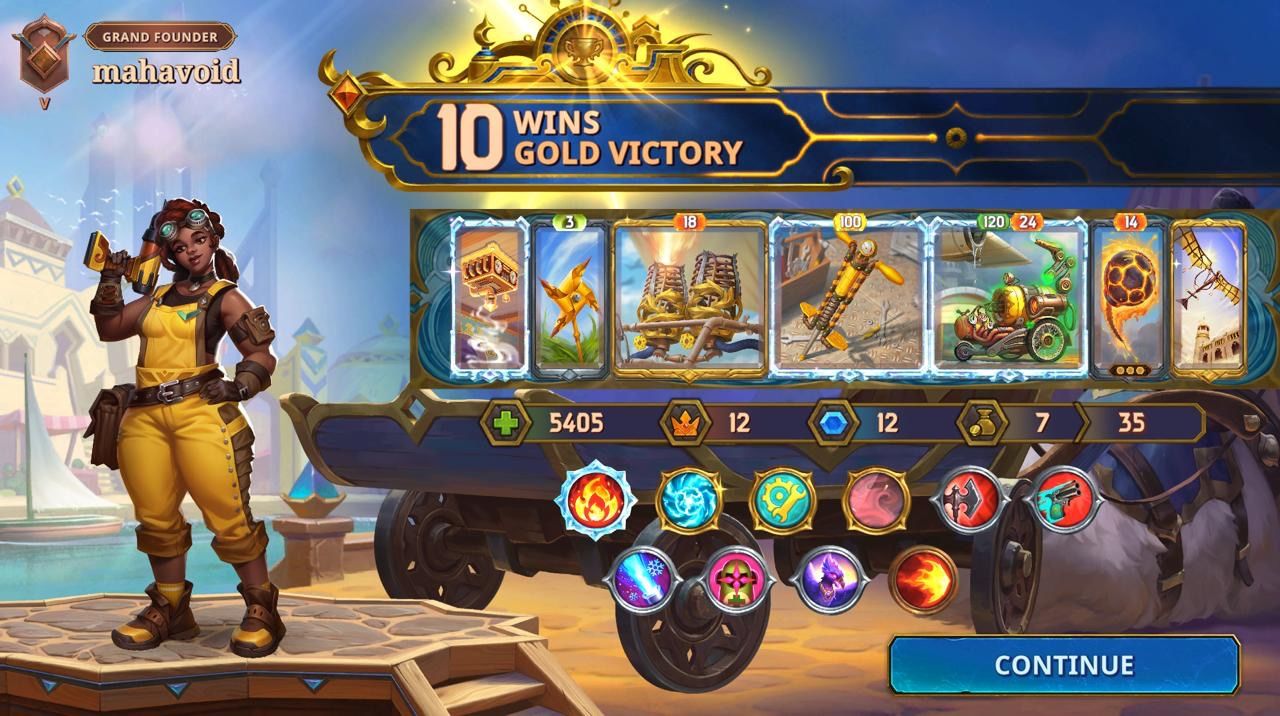
Task: Inspect the red fireball skill icon
Action: pyautogui.click(x=922, y=580)
